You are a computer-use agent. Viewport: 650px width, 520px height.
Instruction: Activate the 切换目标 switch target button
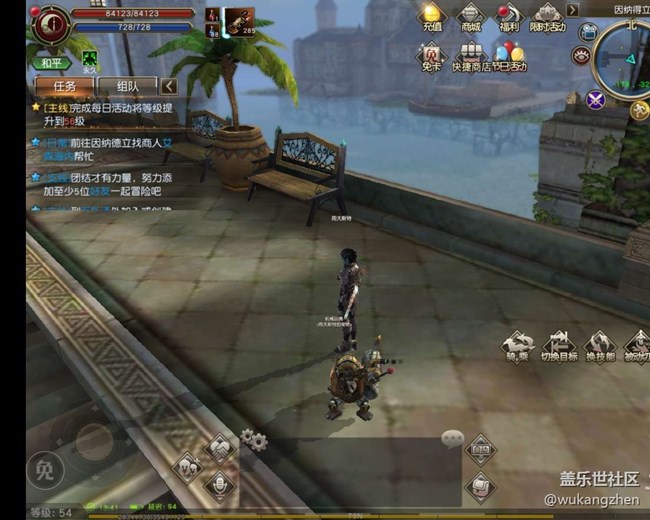[559, 347]
